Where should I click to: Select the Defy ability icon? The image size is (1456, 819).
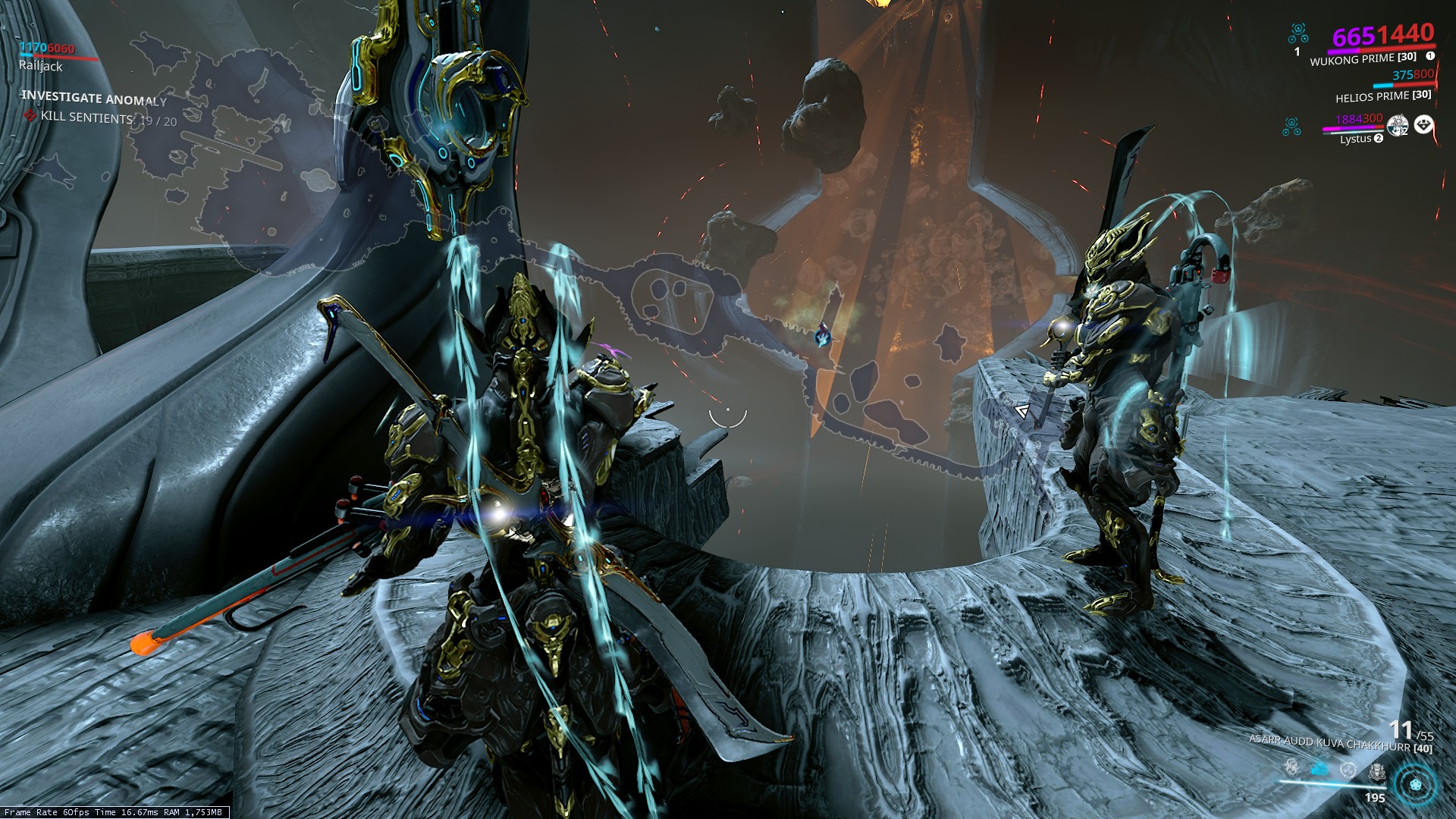[1348, 770]
